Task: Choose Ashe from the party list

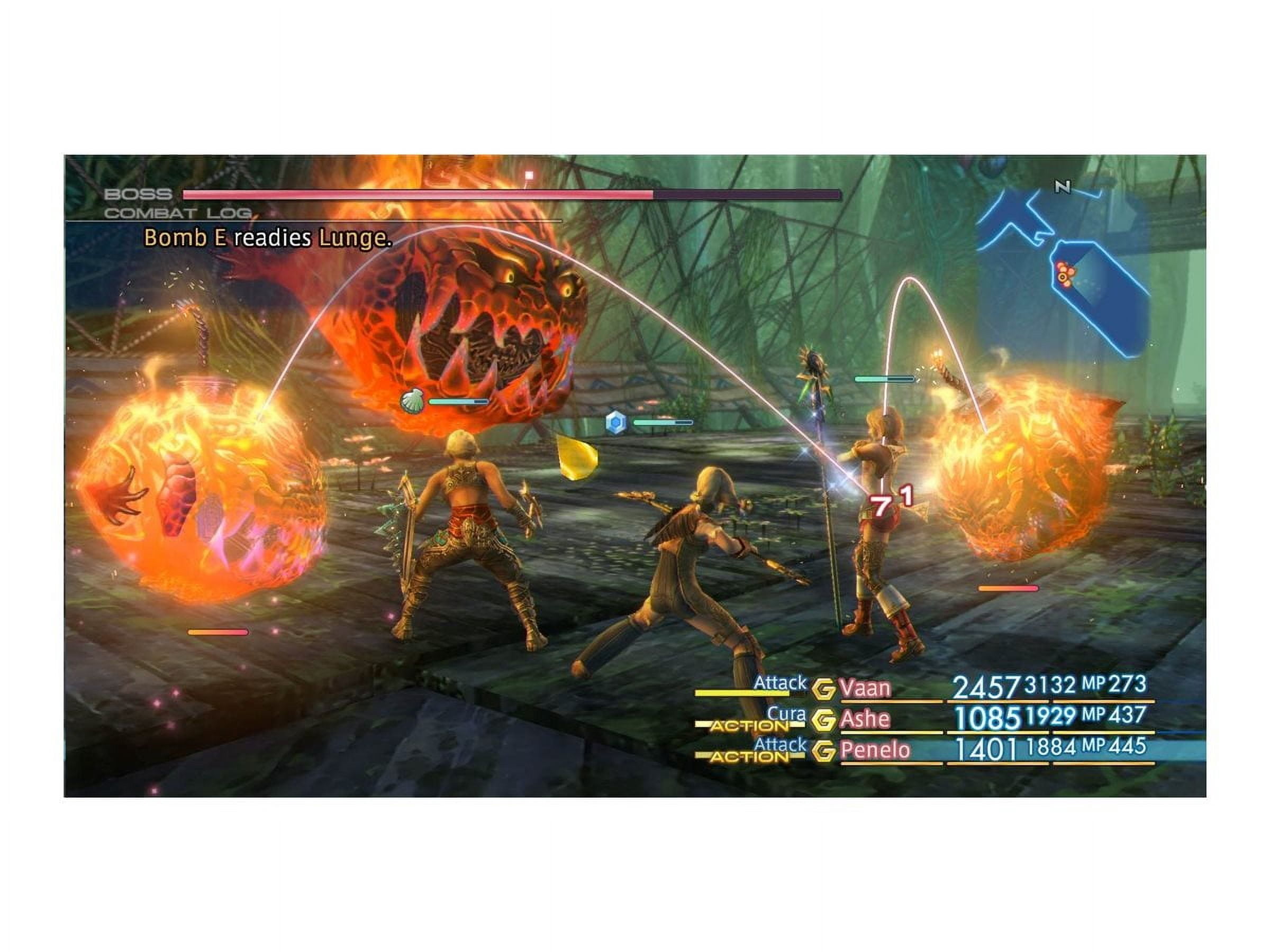Action: click(x=865, y=719)
